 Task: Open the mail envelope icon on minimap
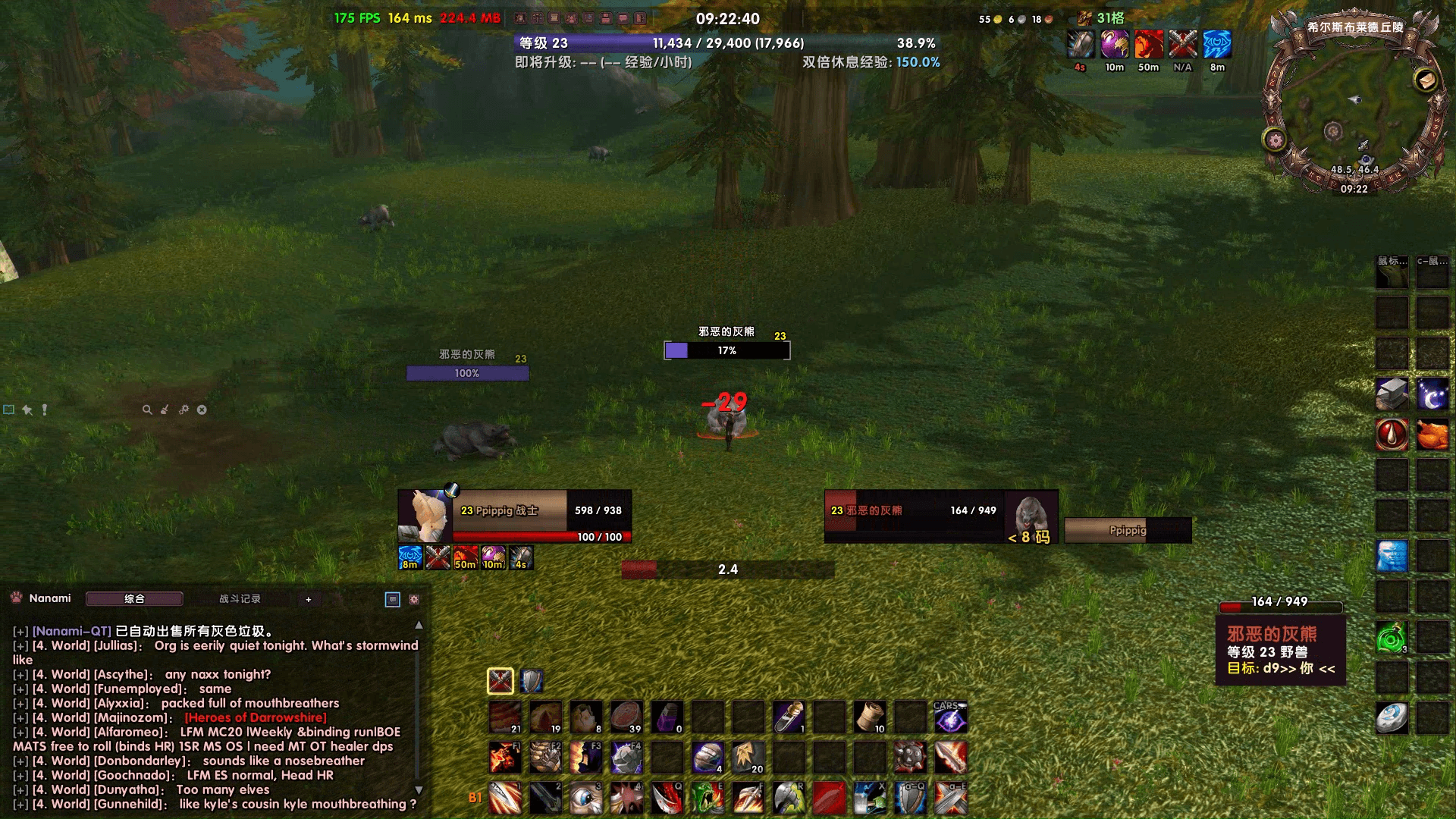(x=1426, y=80)
